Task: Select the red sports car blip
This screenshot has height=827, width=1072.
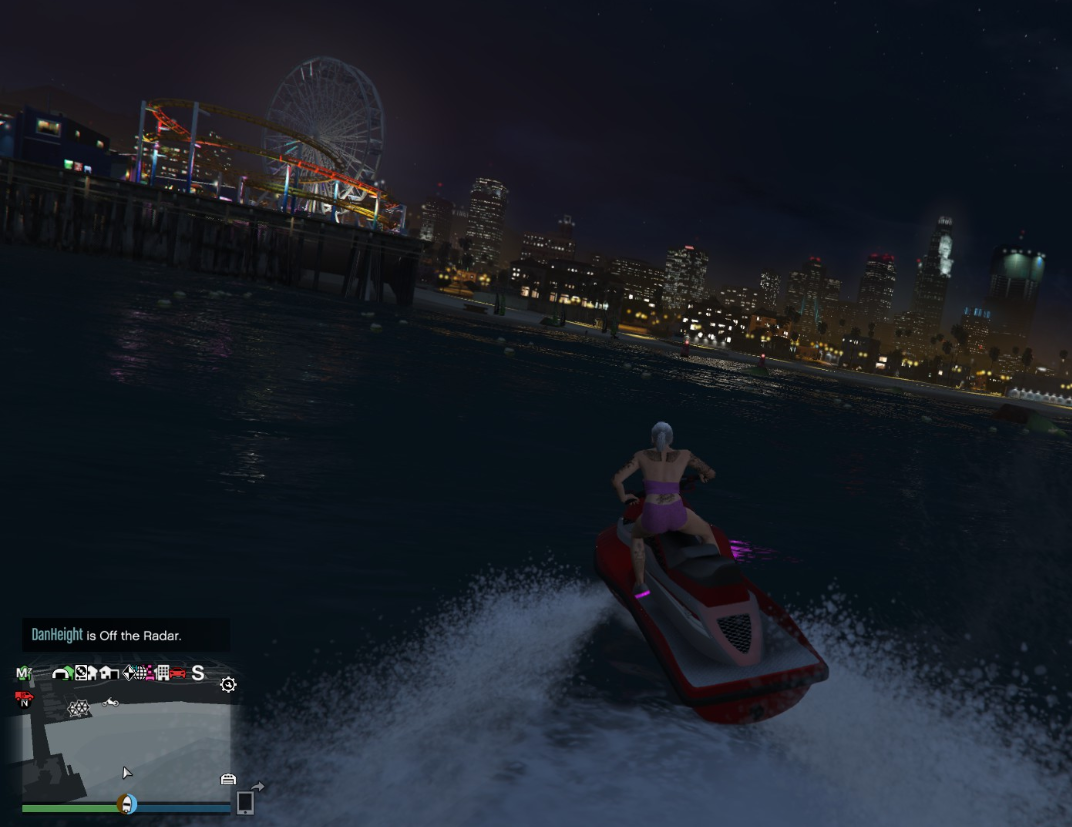Action: point(178,673)
